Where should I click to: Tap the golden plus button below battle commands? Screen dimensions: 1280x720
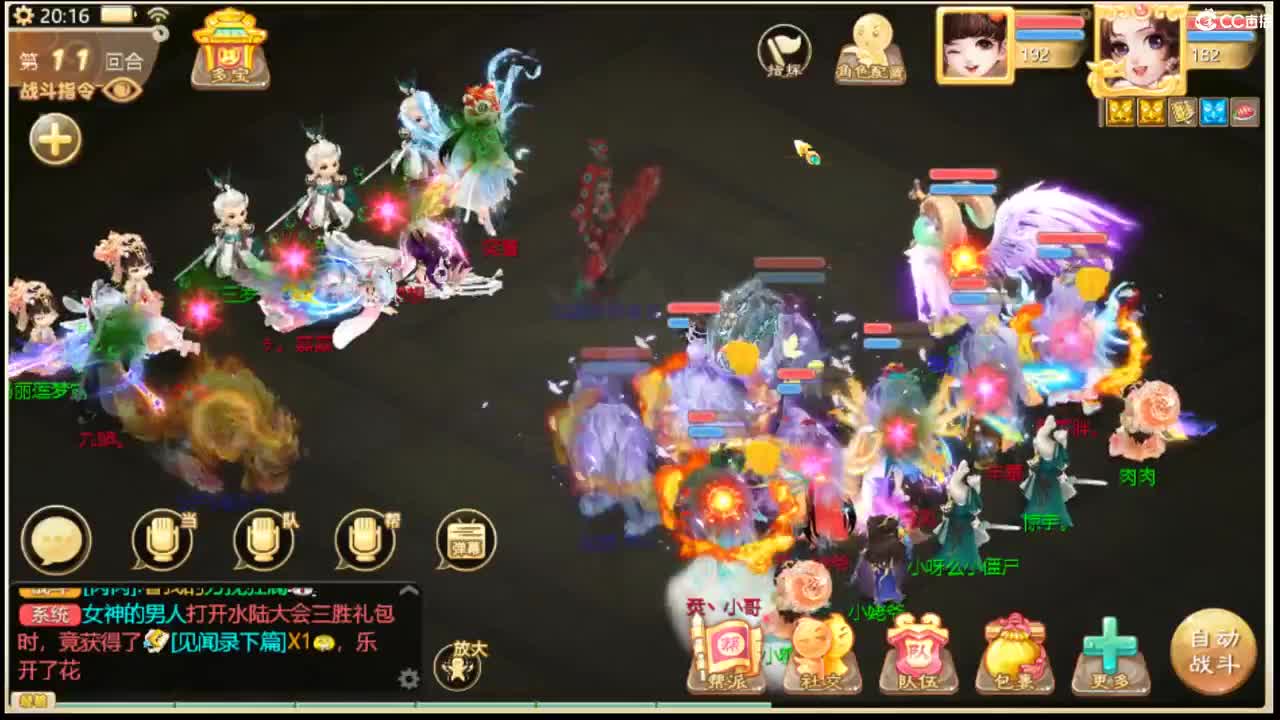point(54,140)
